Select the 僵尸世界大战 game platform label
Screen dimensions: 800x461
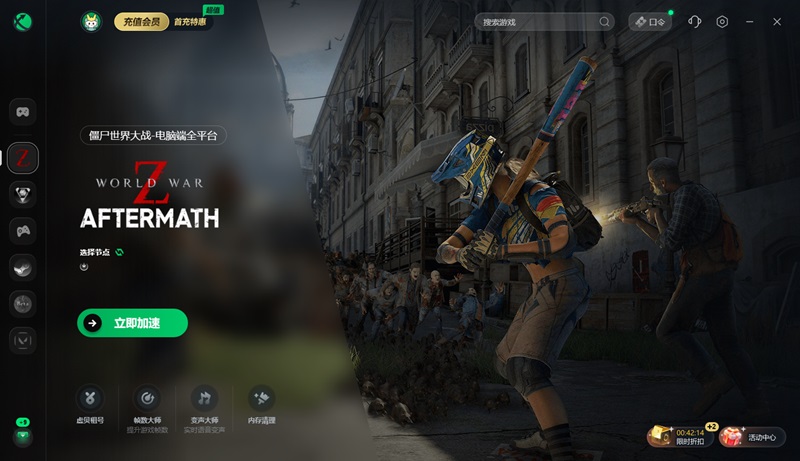click(x=154, y=135)
